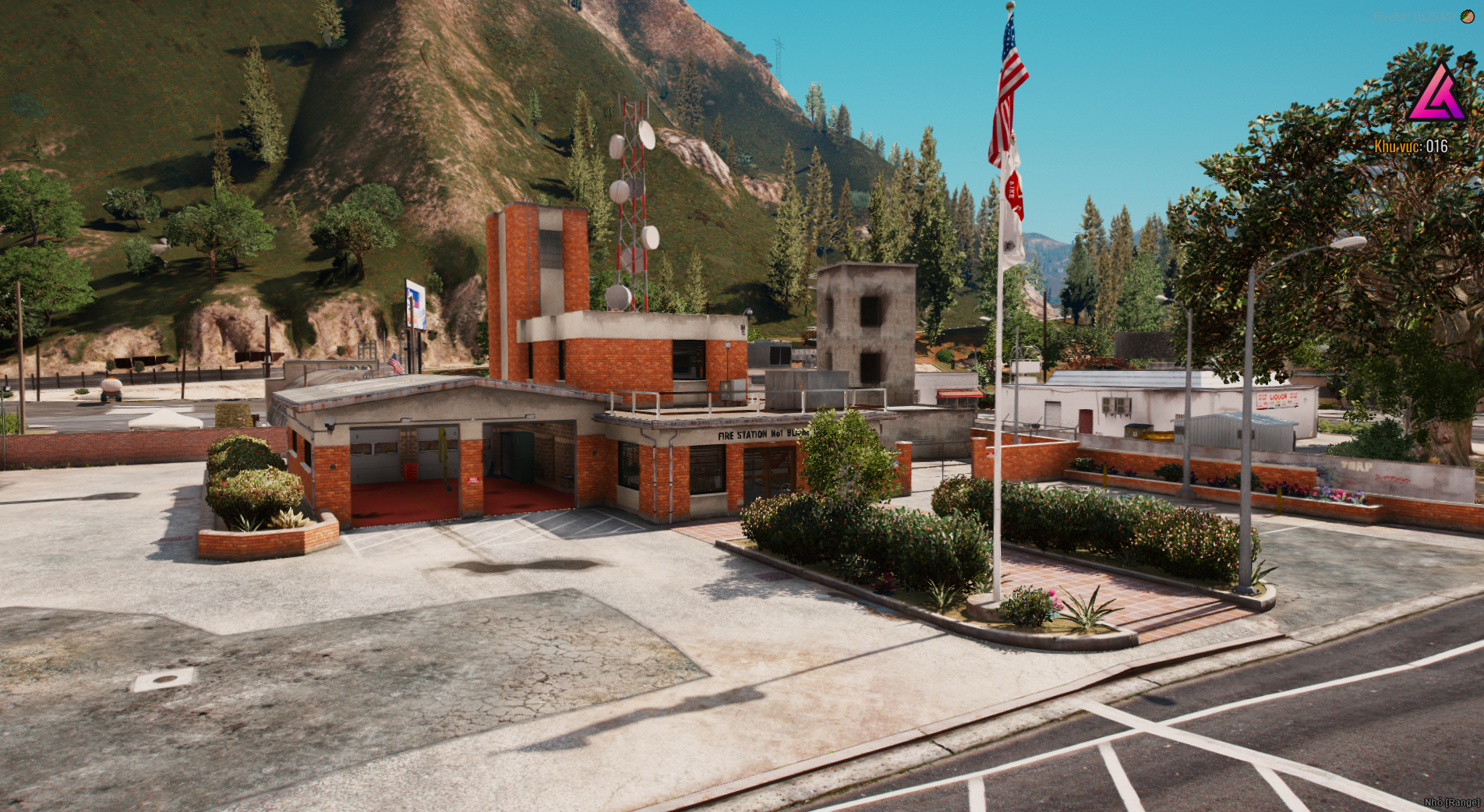Click the Nhỏ [Range] voice indicator
The image size is (1484, 812).
pyautogui.click(x=1451, y=802)
